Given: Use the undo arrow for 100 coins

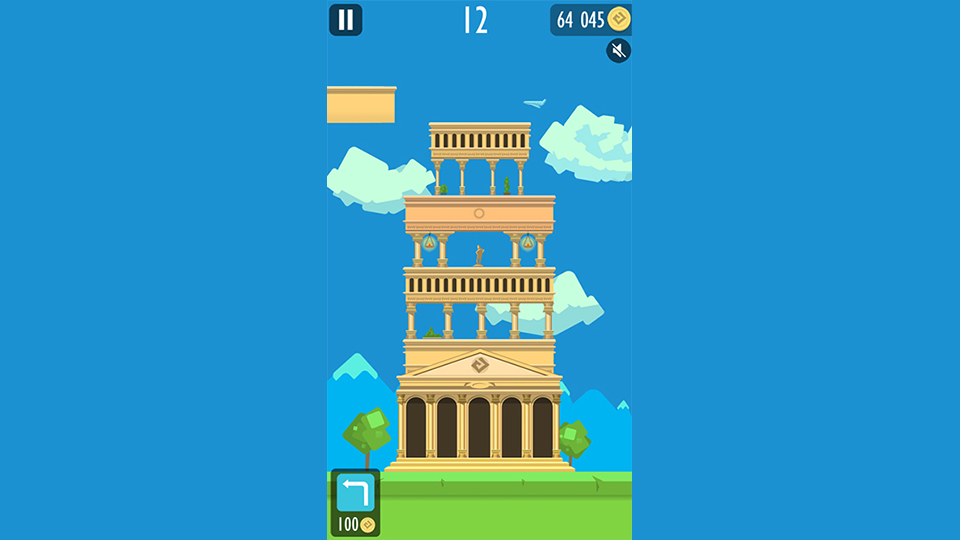Looking at the screenshot, I should coord(355,492).
